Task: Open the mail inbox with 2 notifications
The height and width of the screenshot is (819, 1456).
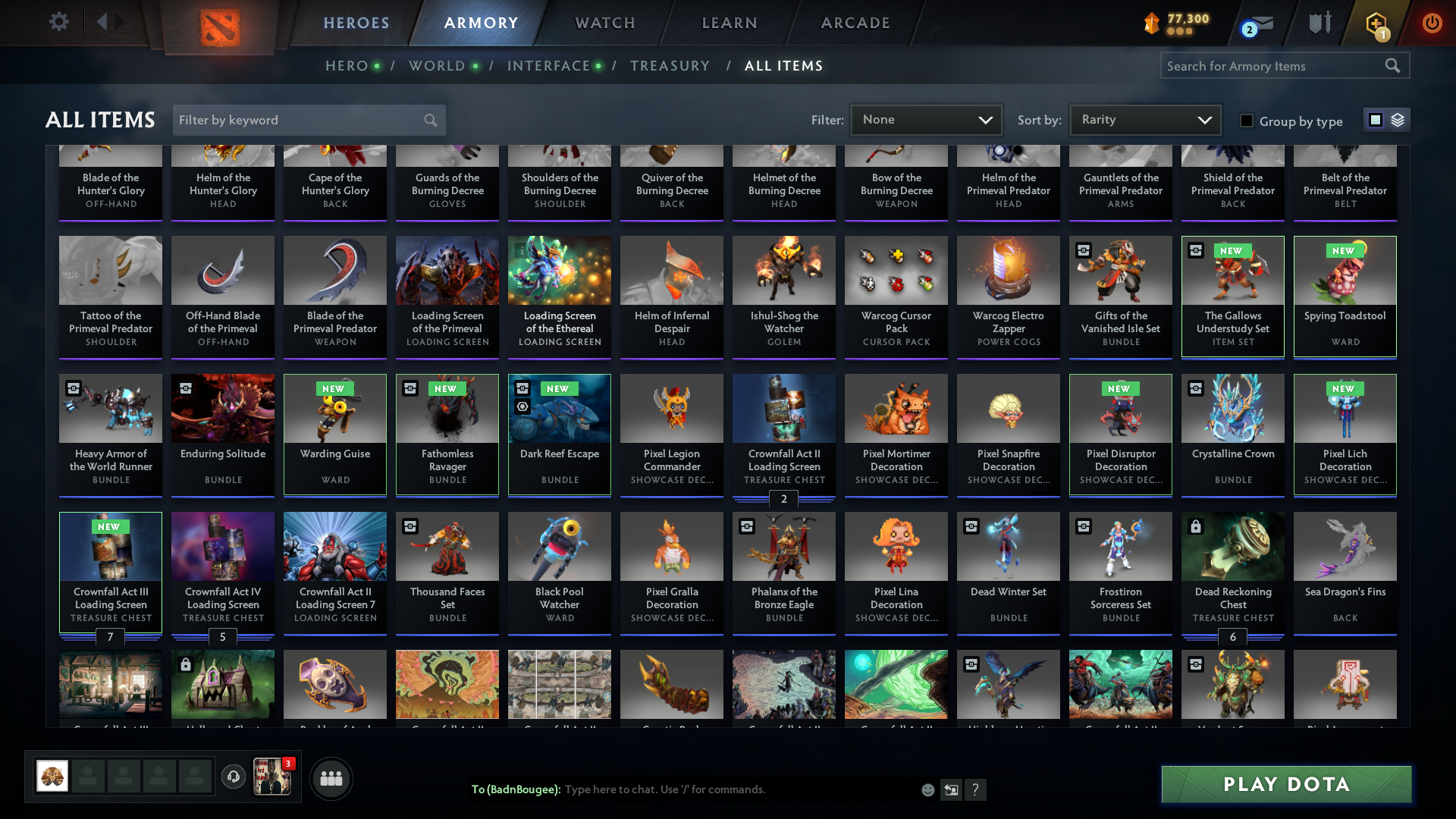Action: tap(1255, 24)
